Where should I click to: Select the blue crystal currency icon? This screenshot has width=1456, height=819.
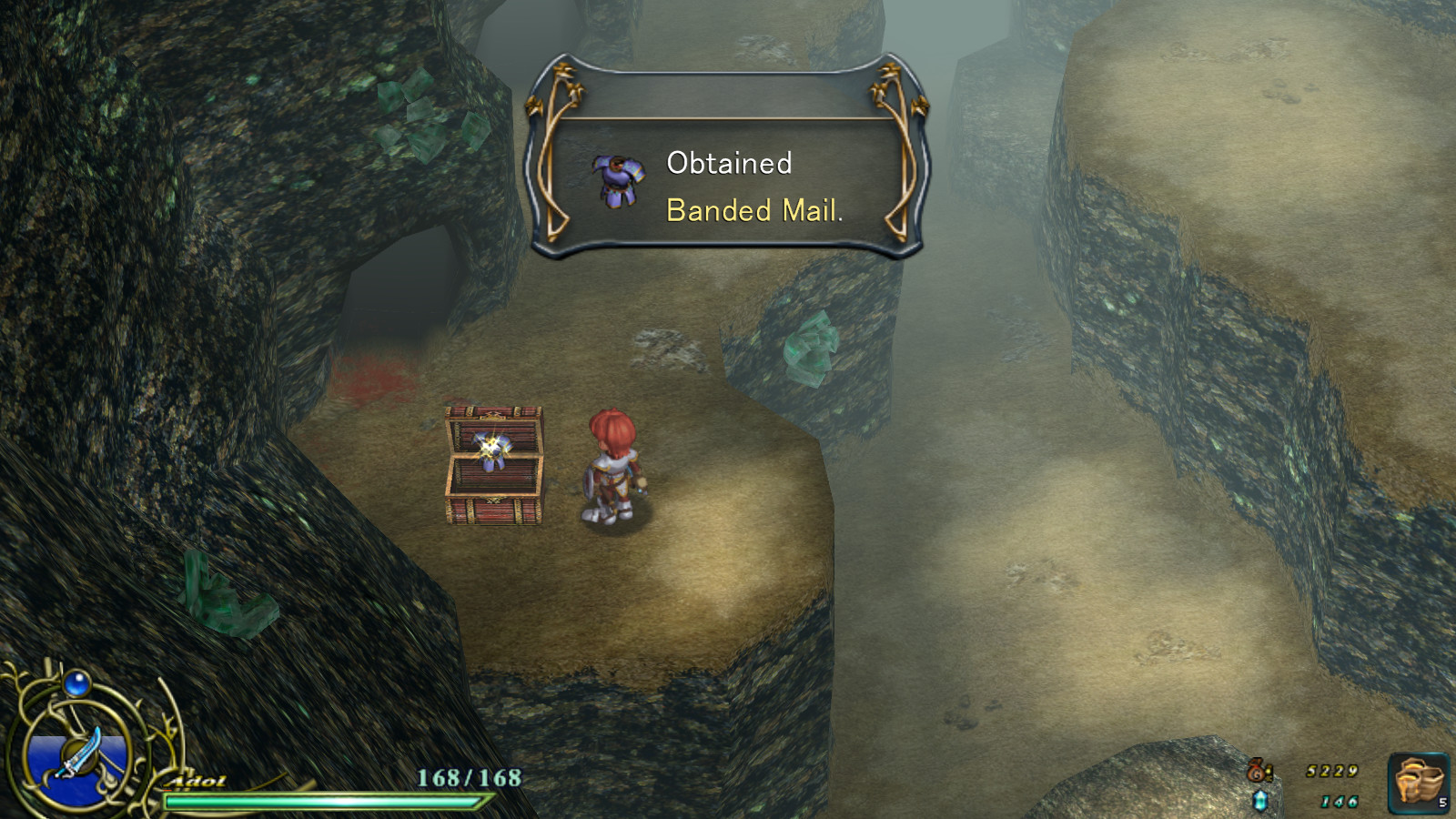pos(1262,799)
